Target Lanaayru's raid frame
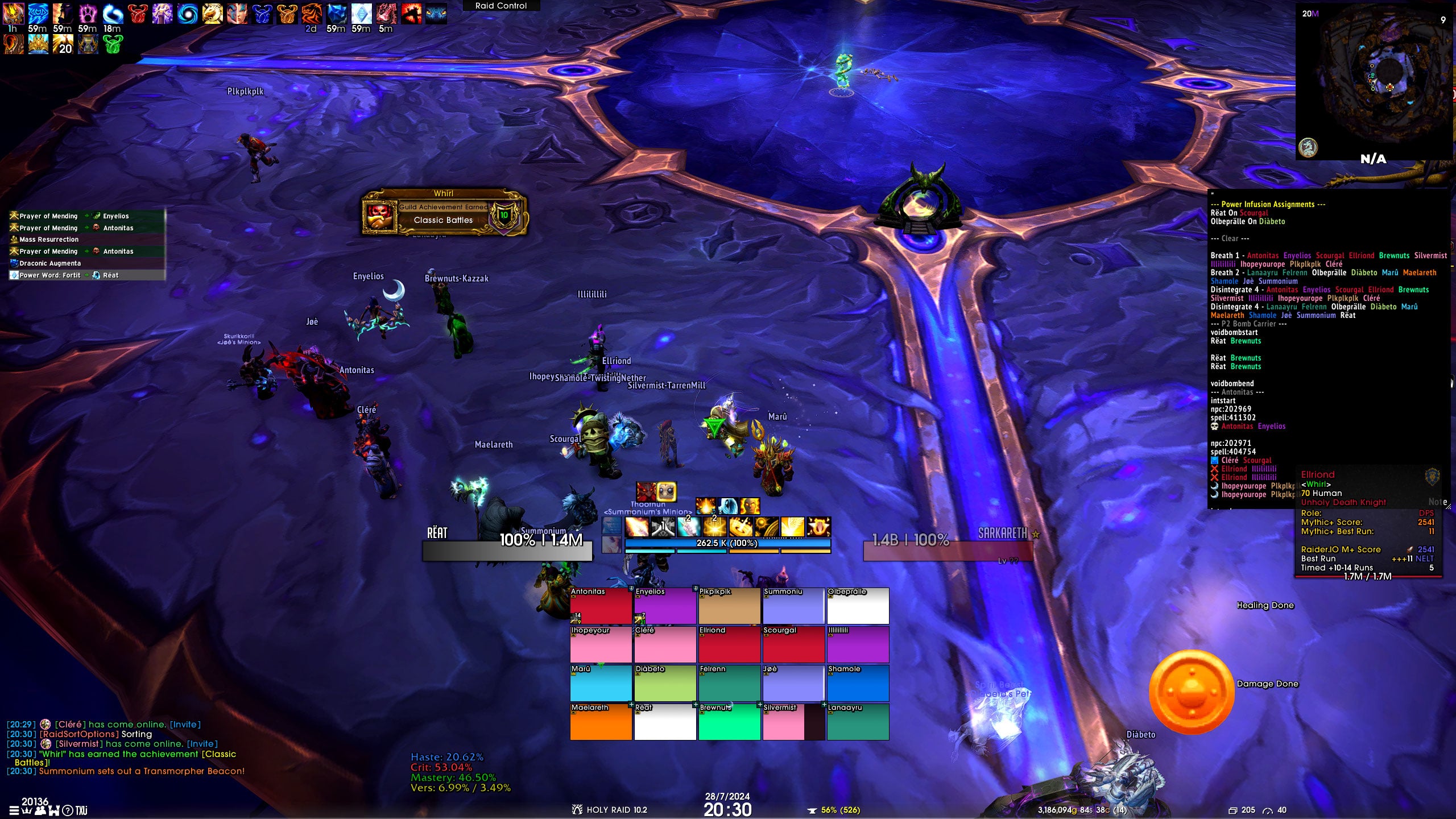The width and height of the screenshot is (1456, 819). click(x=858, y=722)
